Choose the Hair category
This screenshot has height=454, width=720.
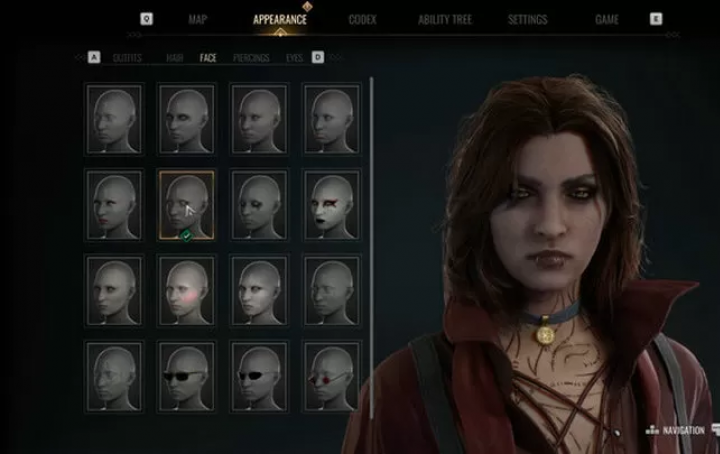click(175, 58)
